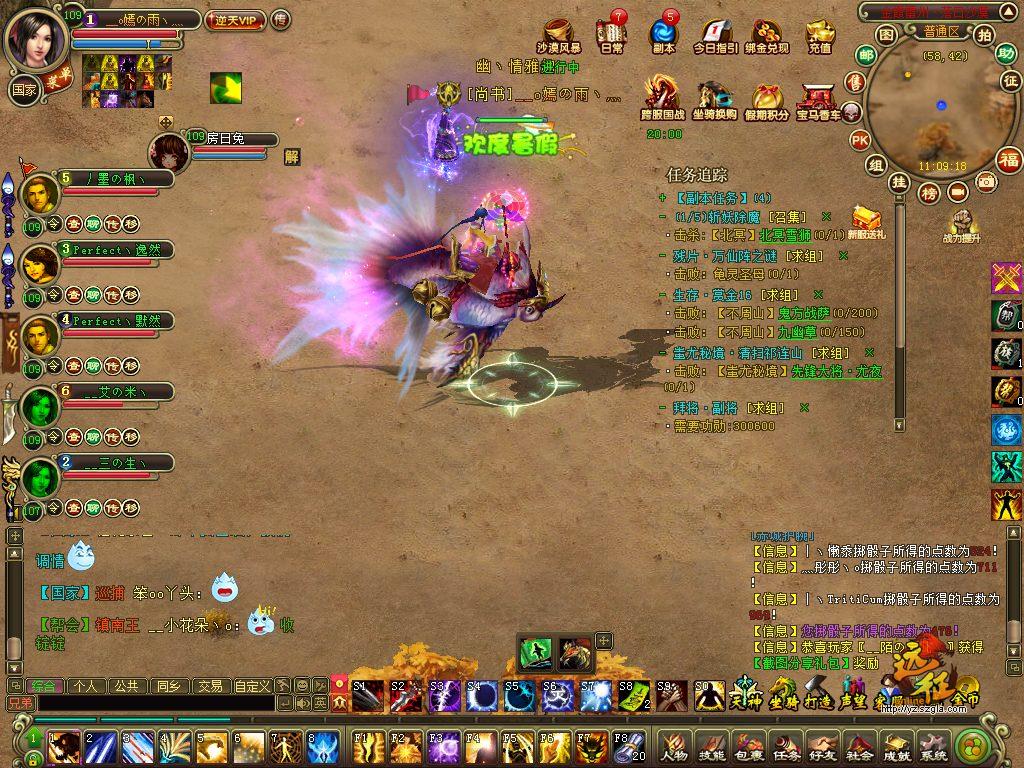
Task: Click the 充值 gold ingot recharge icon
Action: 819,35
